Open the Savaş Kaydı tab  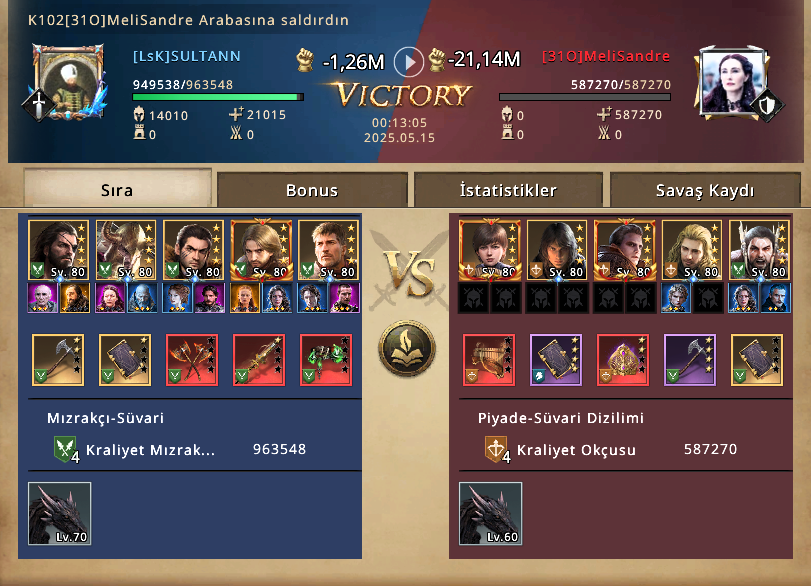pos(705,190)
